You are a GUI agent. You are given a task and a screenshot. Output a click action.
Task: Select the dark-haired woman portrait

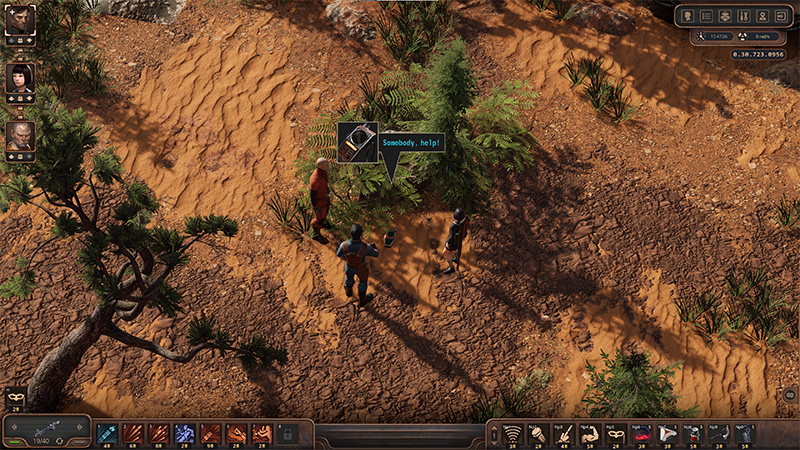tap(20, 77)
